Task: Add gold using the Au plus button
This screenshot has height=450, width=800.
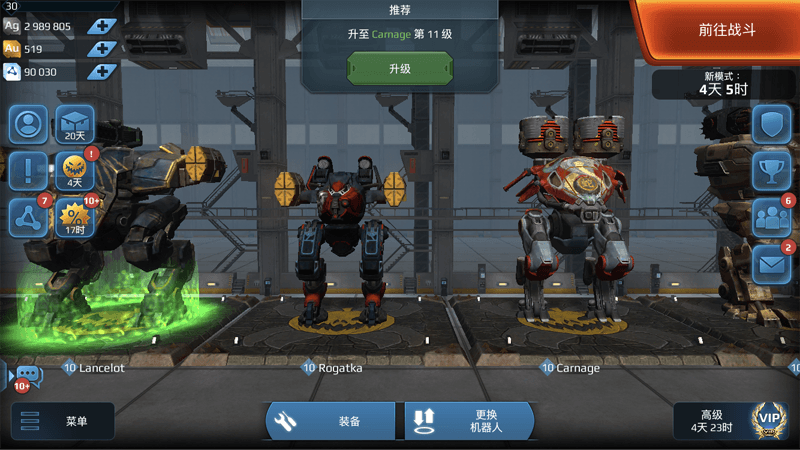Action: [102, 48]
